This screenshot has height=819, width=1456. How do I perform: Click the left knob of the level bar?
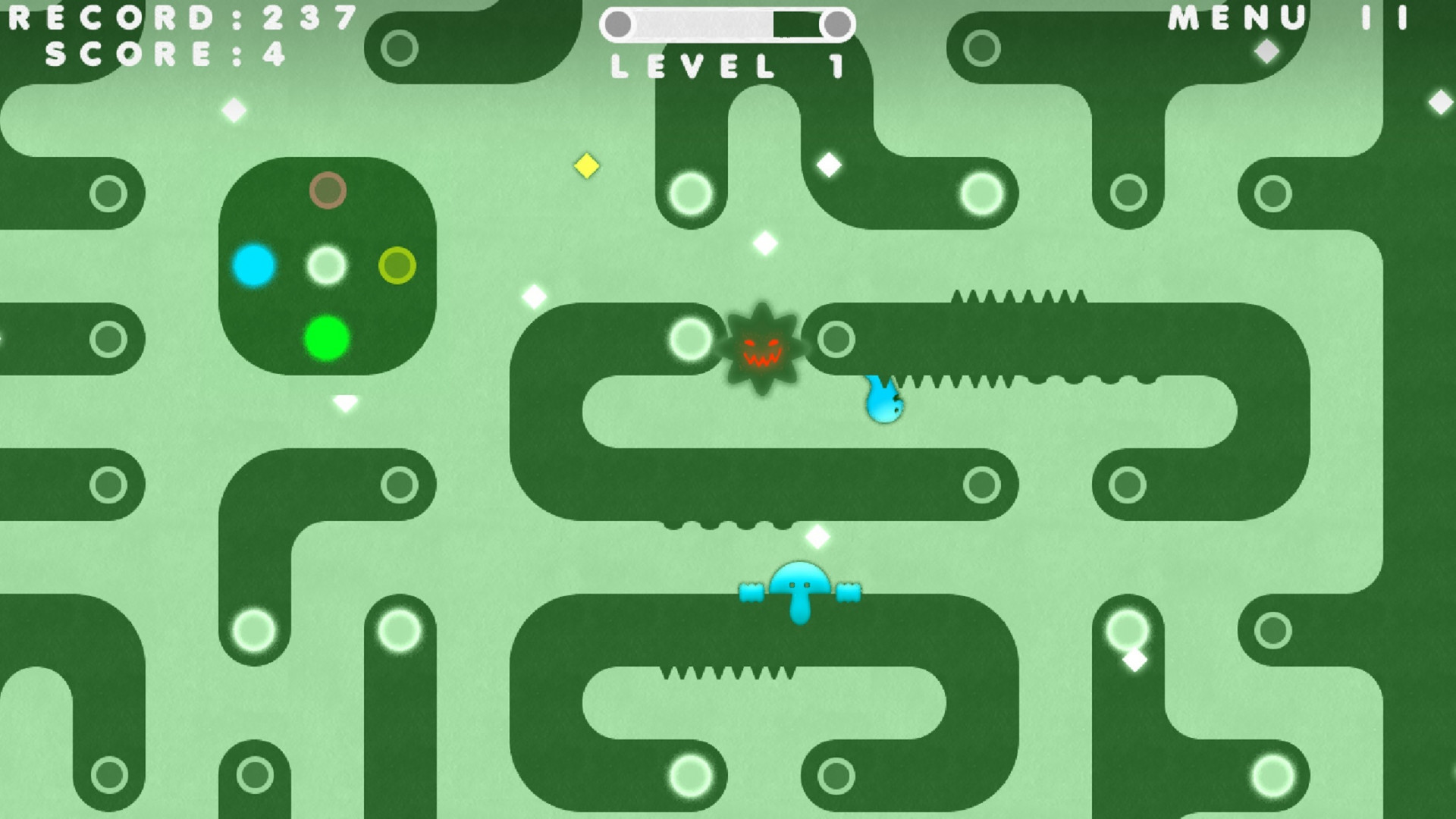click(x=620, y=24)
